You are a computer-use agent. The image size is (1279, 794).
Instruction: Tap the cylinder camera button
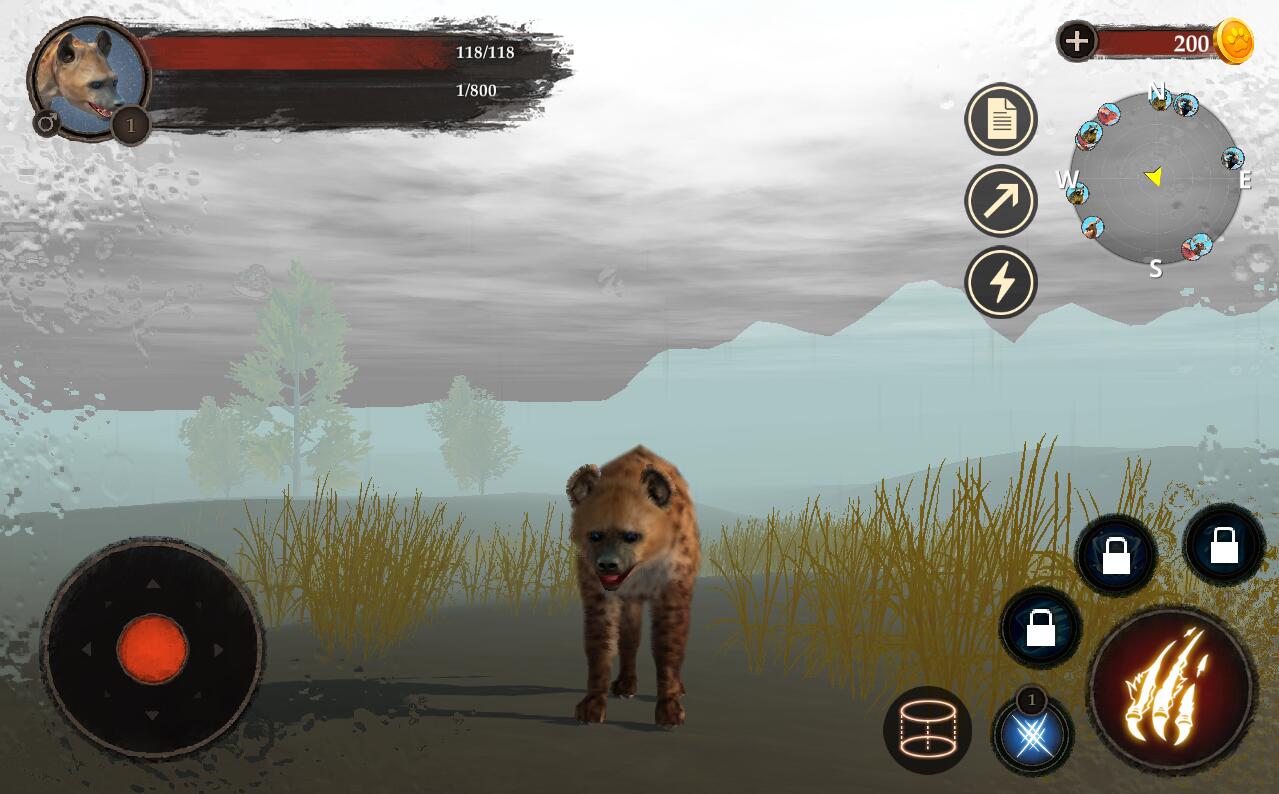[927, 730]
